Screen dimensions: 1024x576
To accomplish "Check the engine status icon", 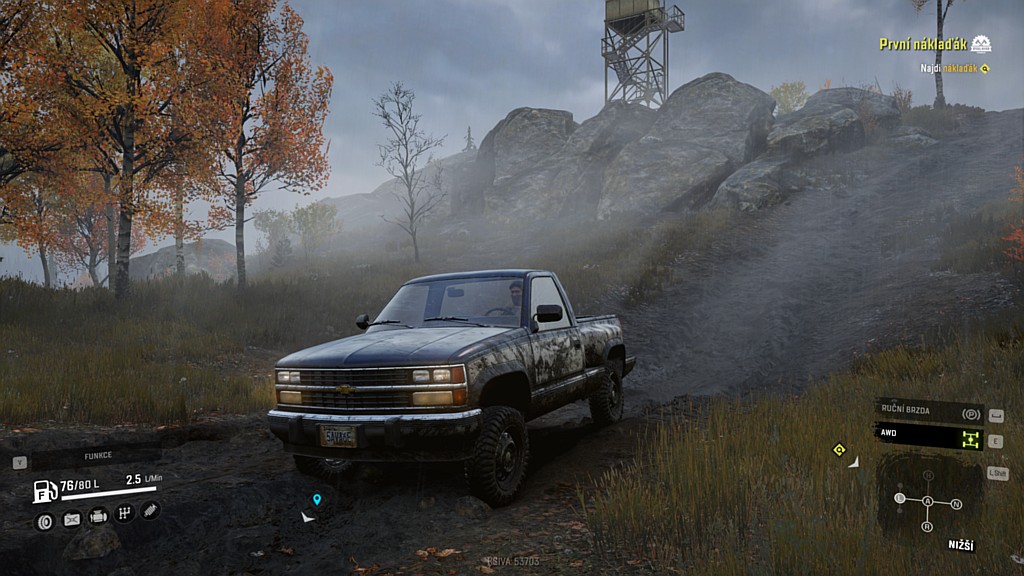I will (x=98, y=516).
